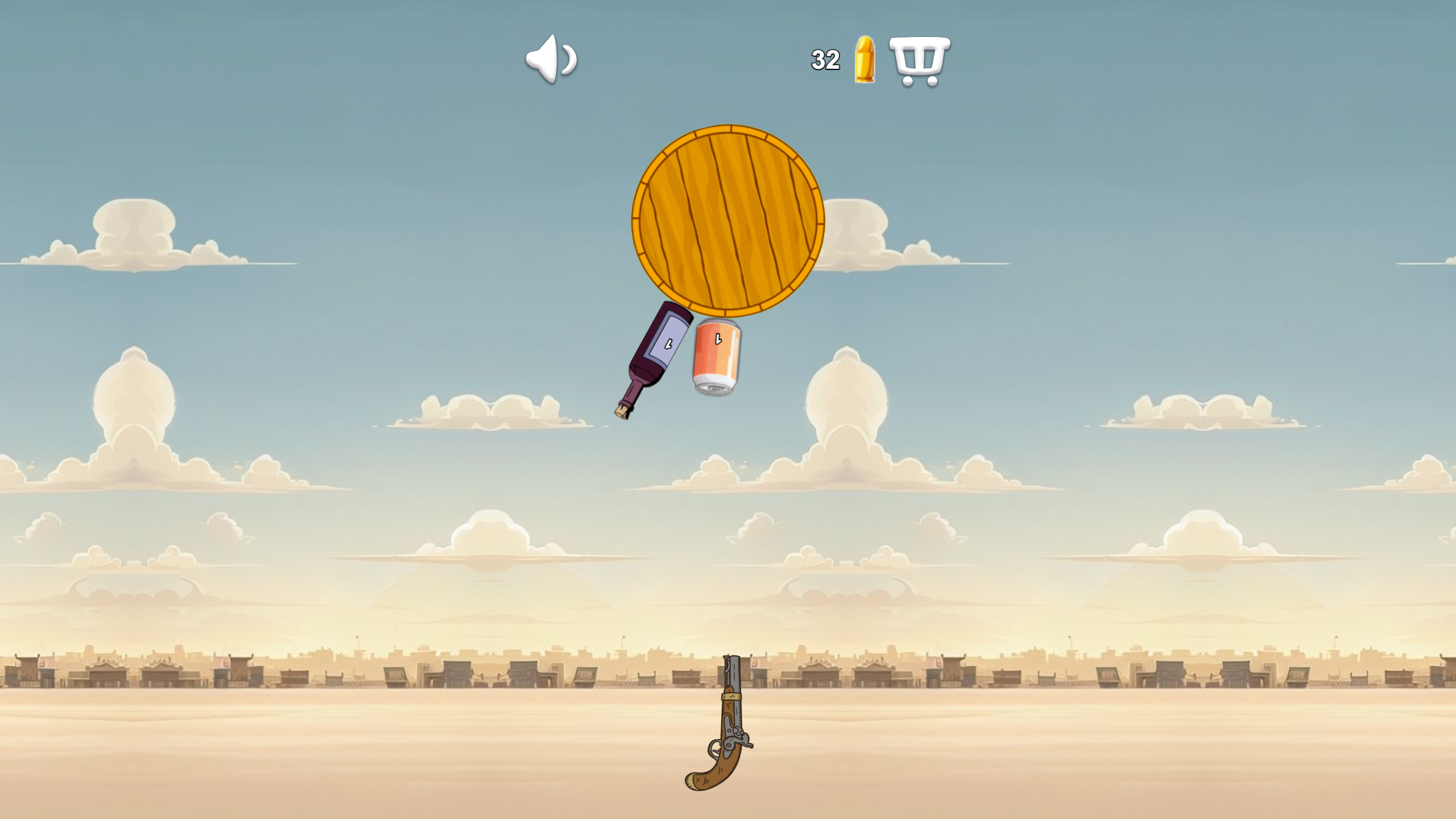
Task: Click the barrel's wooden face
Action: pos(727,219)
